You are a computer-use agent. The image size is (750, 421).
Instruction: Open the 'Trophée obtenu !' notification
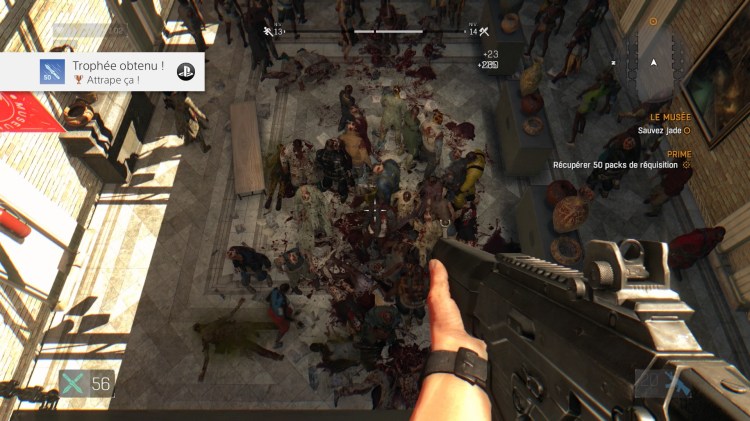pyautogui.click(x=103, y=71)
